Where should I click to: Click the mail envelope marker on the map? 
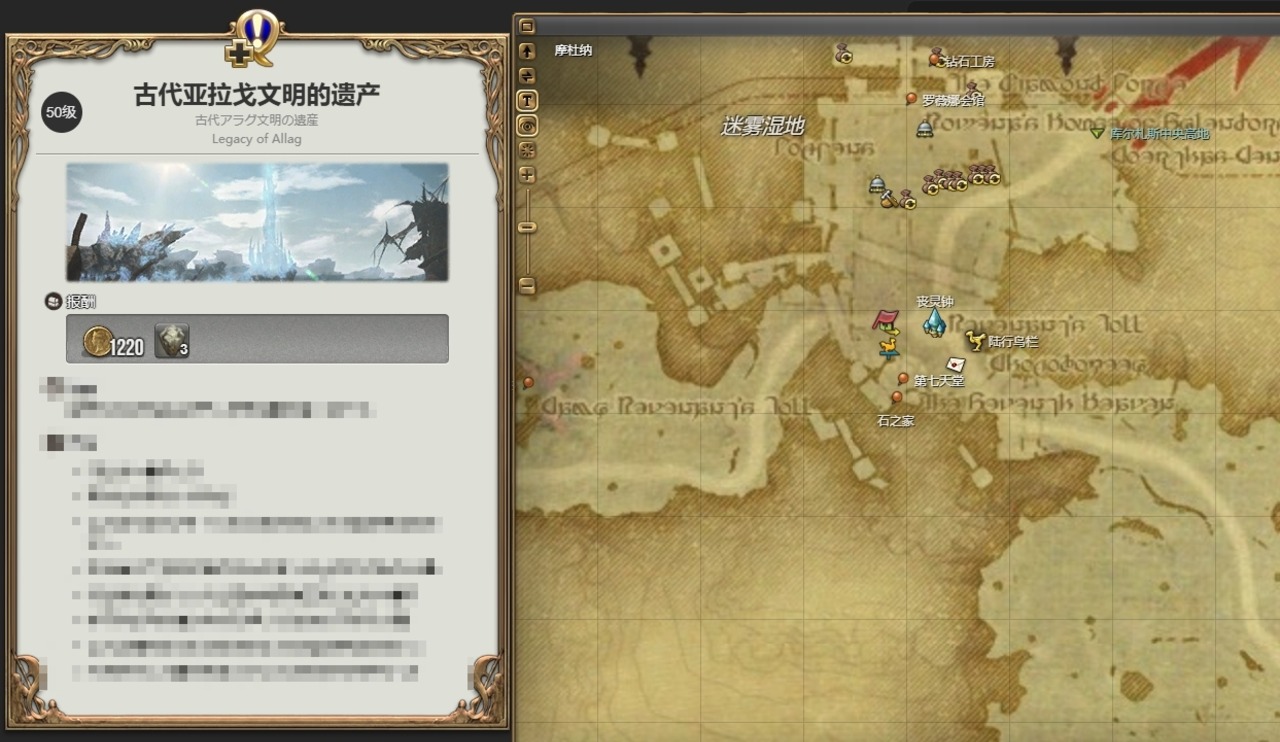[955, 364]
